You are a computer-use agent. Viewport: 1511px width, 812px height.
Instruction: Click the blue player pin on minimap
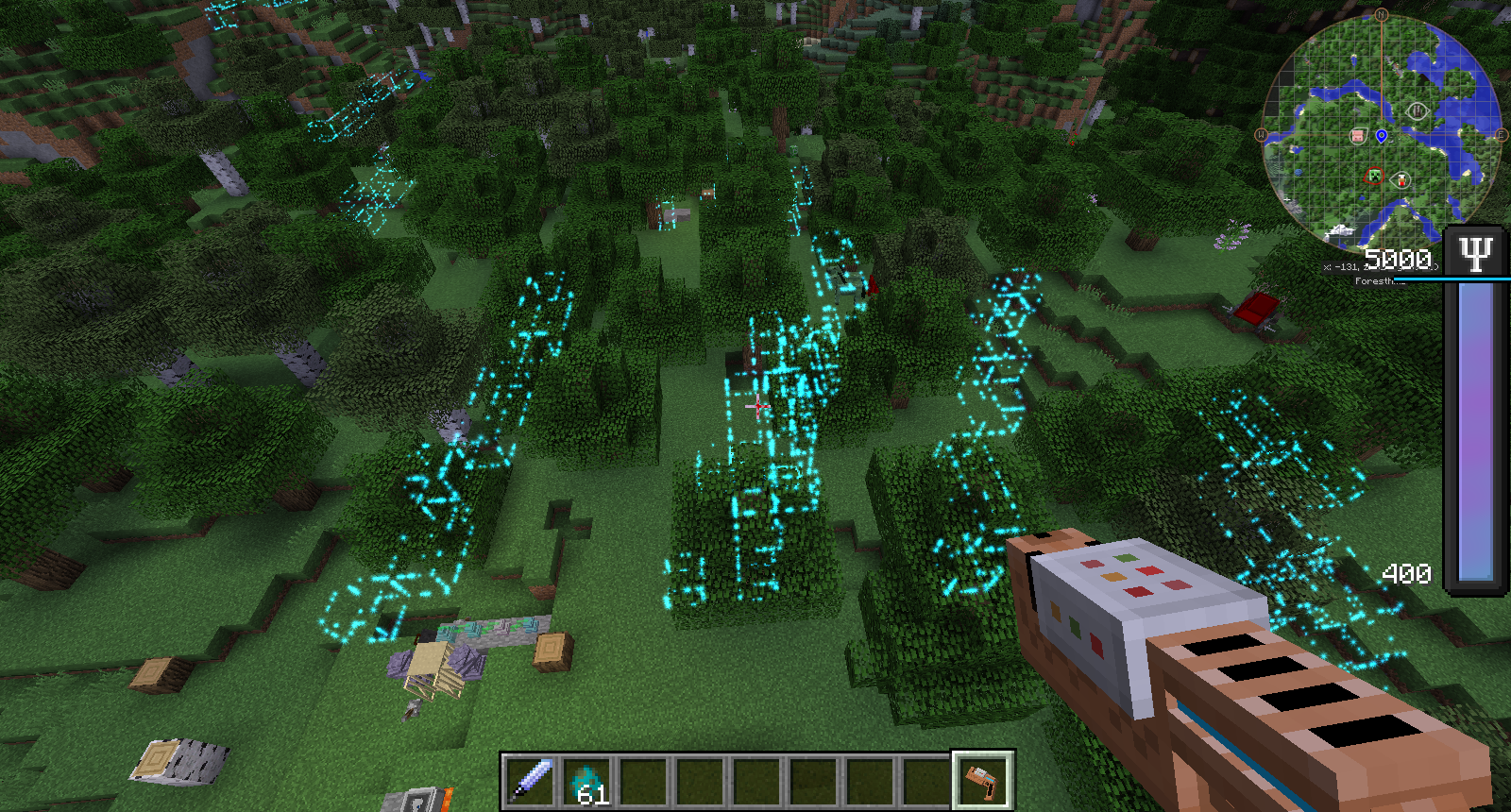1382,136
